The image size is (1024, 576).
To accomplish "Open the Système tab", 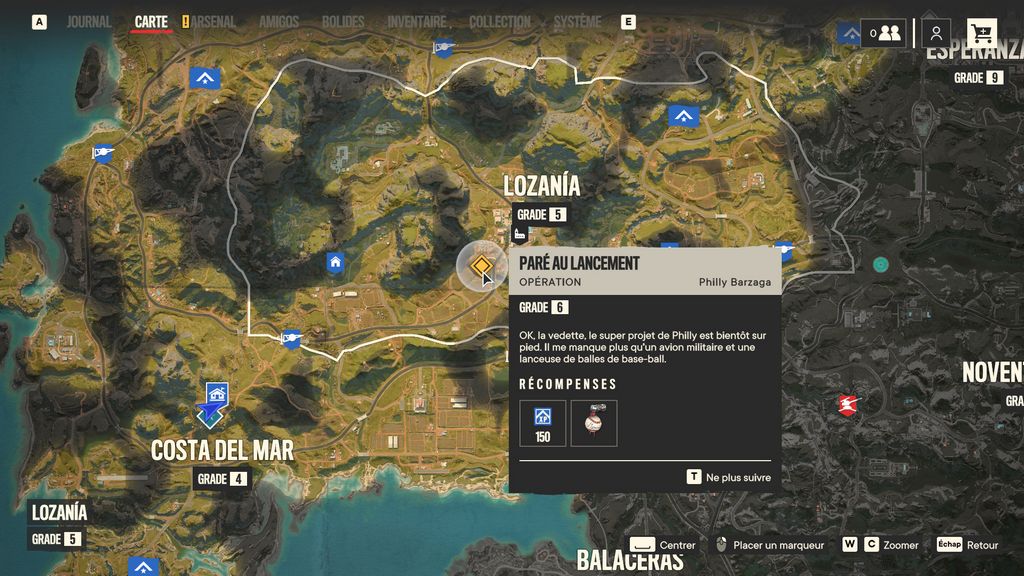I will point(577,22).
